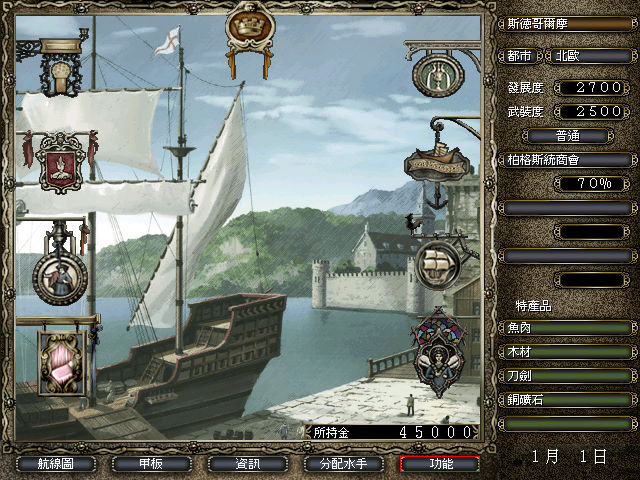Visit the shipyard sailing ship sign
This screenshot has height=480, width=640.
[438, 260]
